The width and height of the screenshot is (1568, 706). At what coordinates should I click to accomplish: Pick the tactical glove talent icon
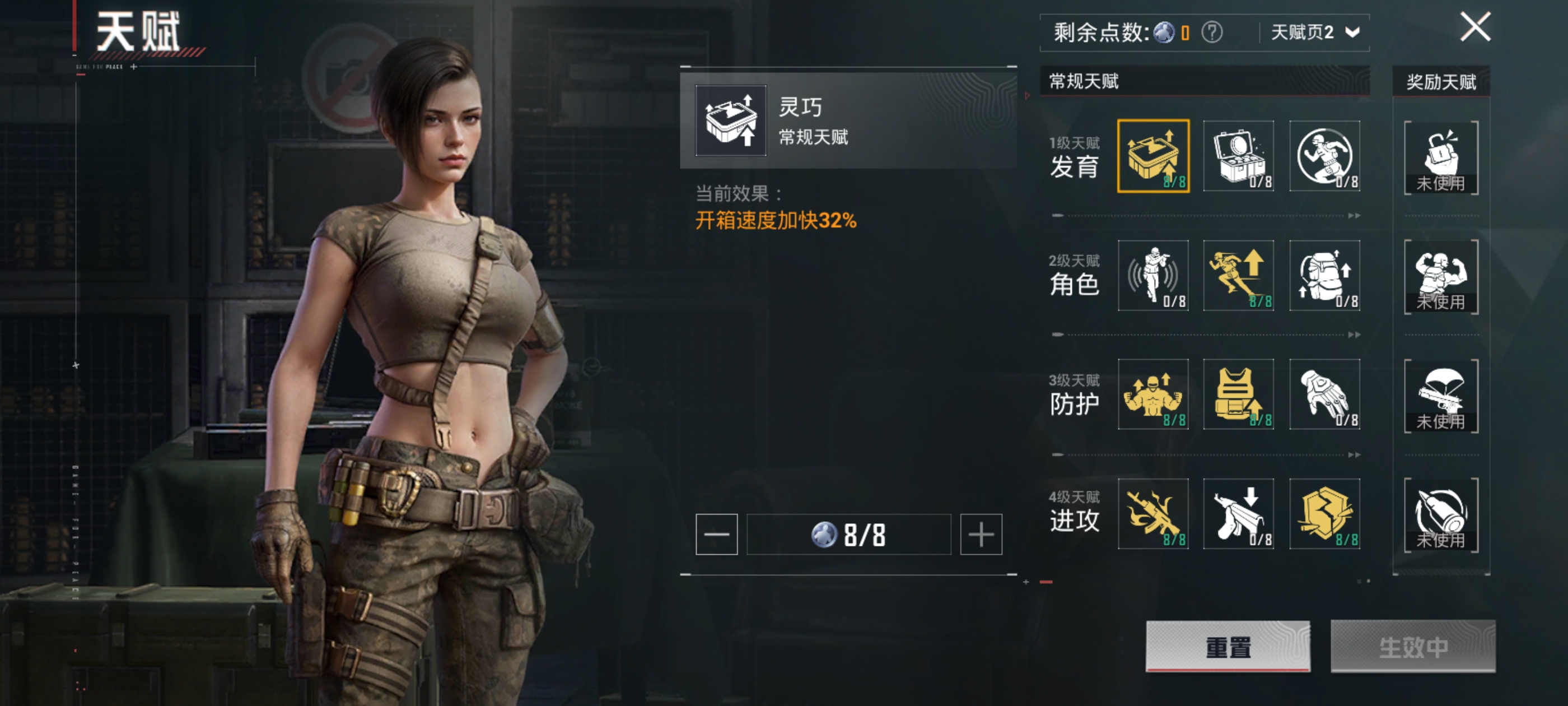[x=1324, y=394]
